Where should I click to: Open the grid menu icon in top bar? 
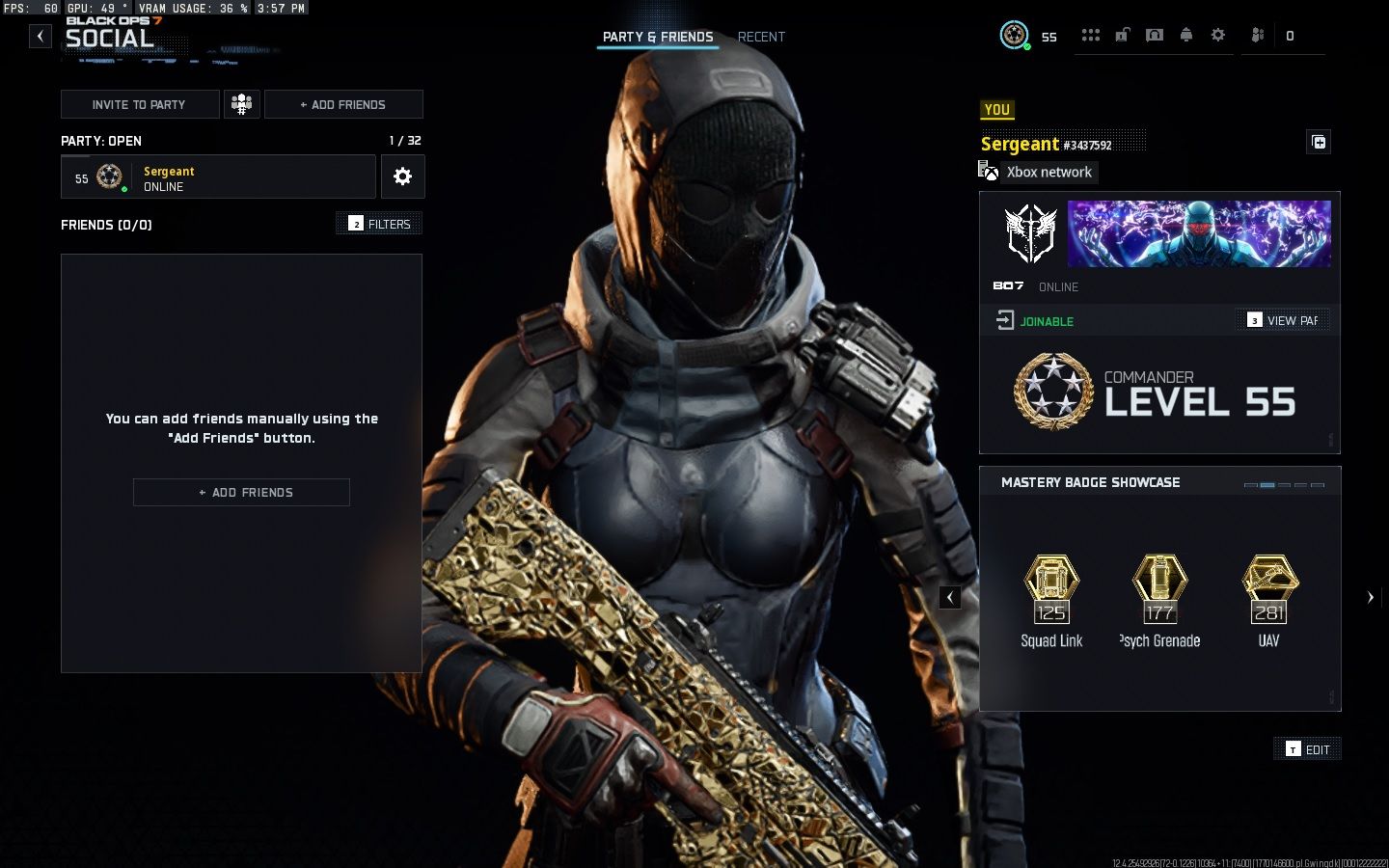(x=1091, y=36)
